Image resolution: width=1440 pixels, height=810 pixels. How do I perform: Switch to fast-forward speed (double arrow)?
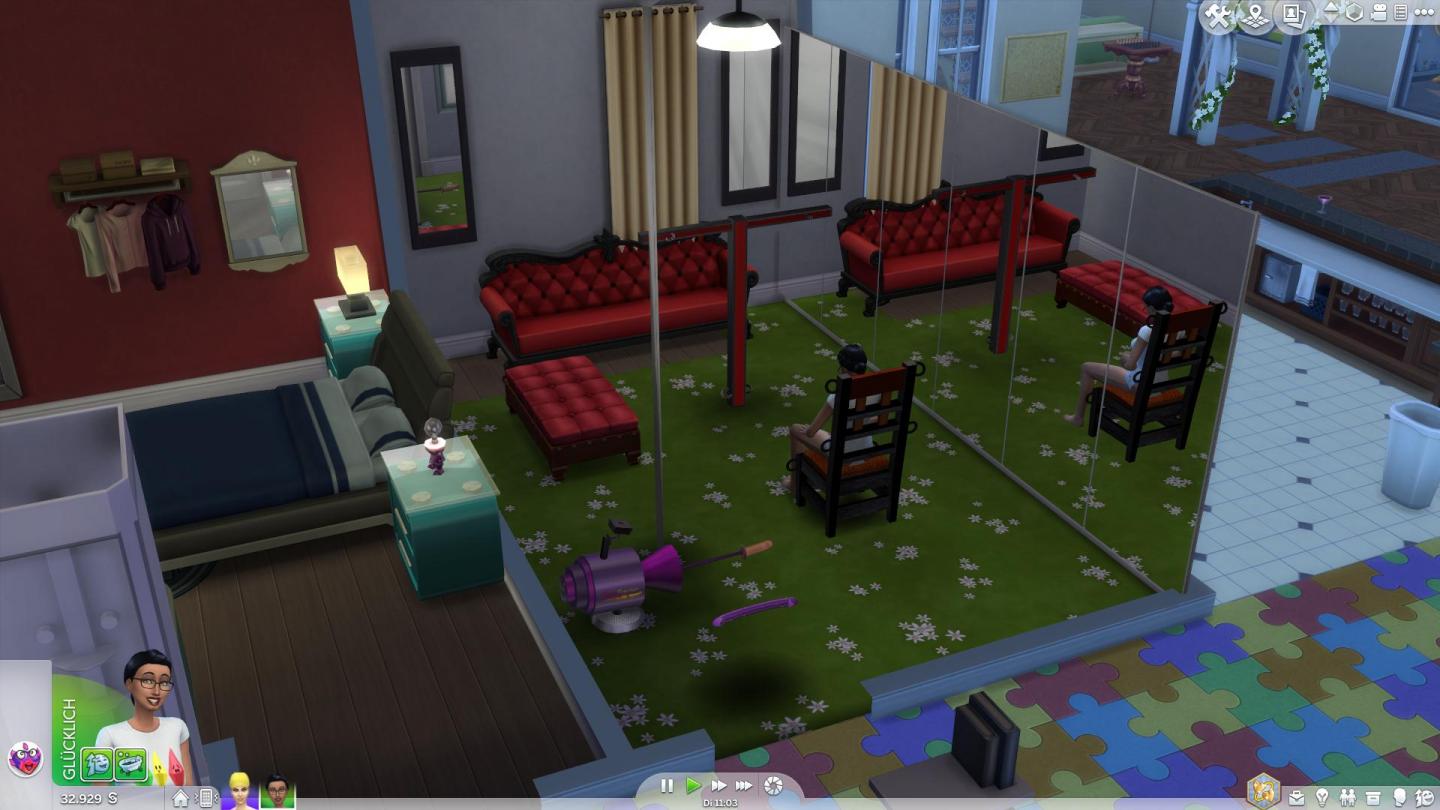pyautogui.click(x=718, y=786)
